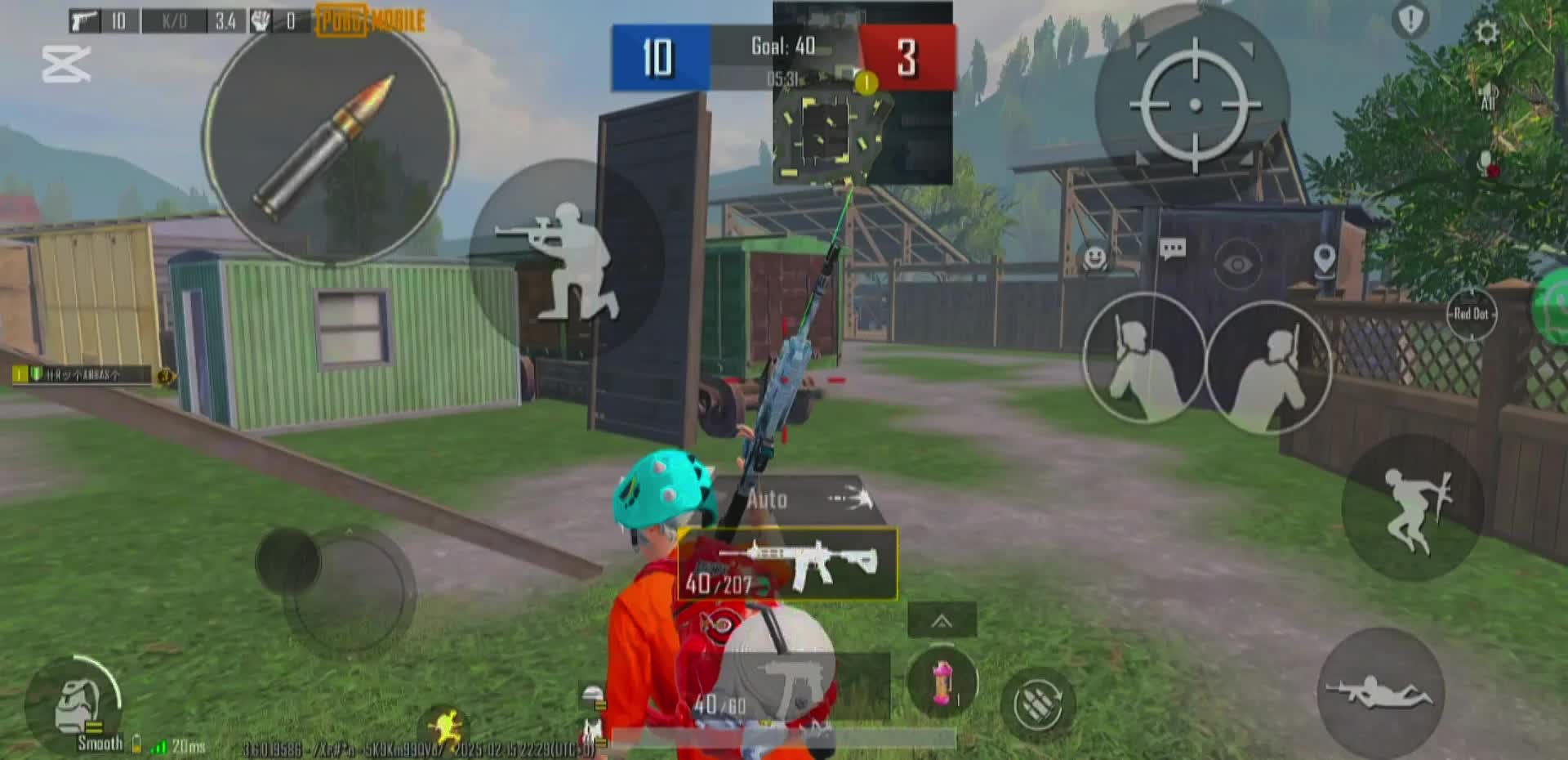This screenshot has height=760, width=1568.
Task: Toggle the All voice speaker
Action: [x=1488, y=98]
